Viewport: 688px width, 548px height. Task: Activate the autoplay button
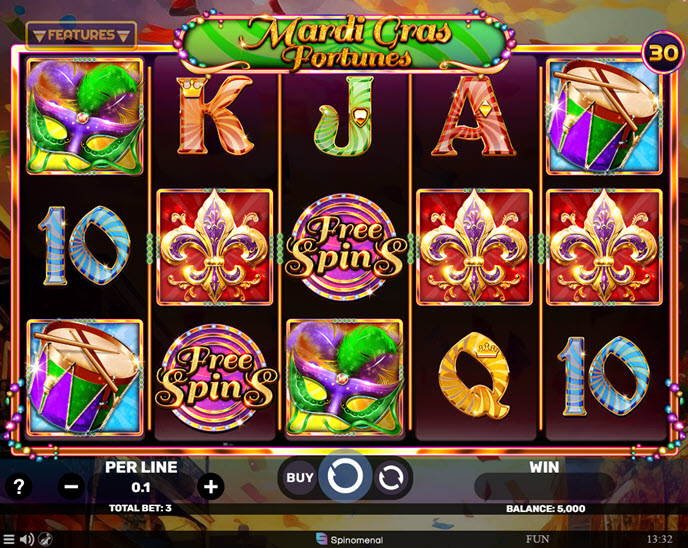click(390, 478)
